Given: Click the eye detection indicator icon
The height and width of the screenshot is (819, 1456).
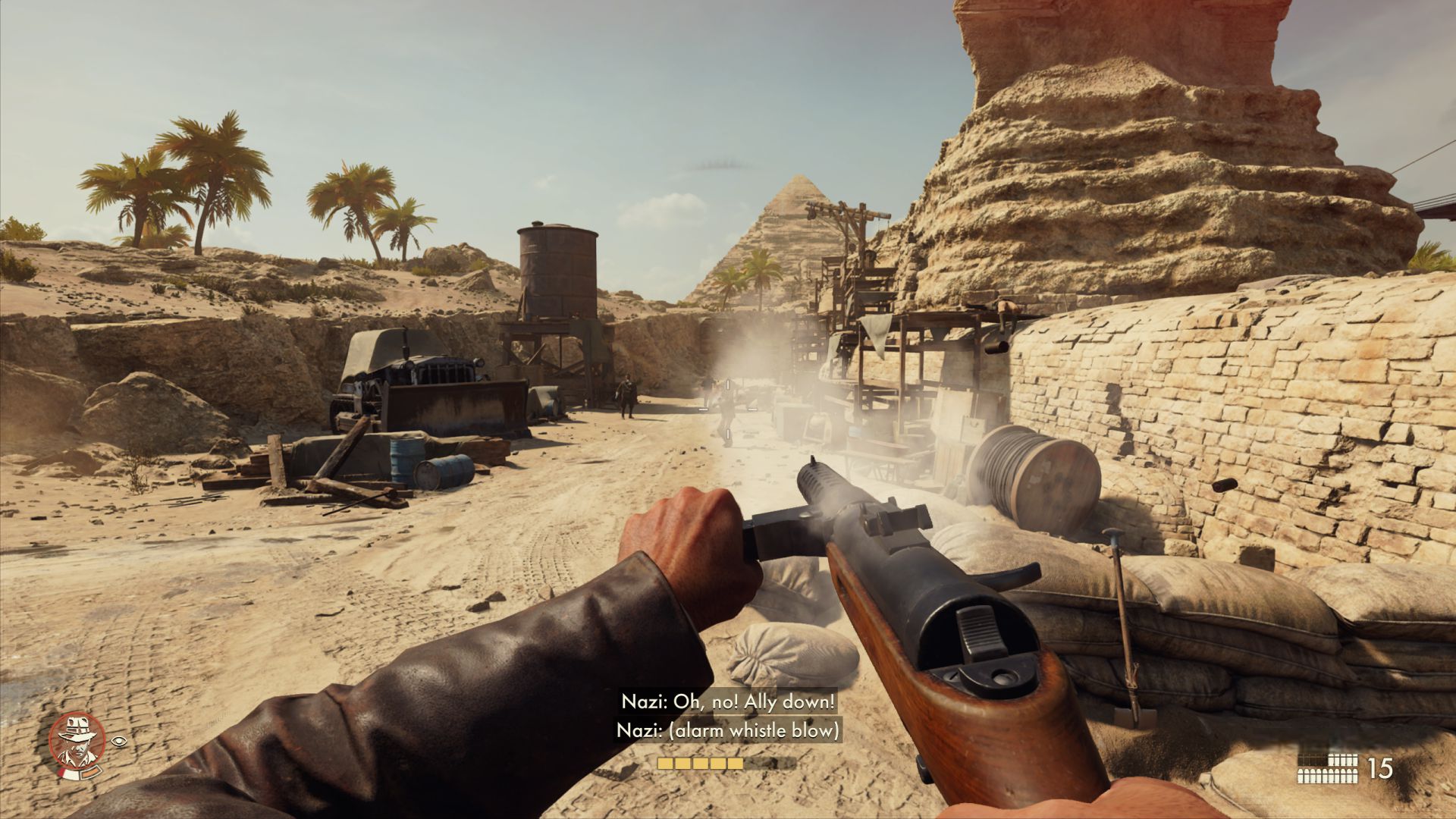Looking at the screenshot, I should pos(119,739).
